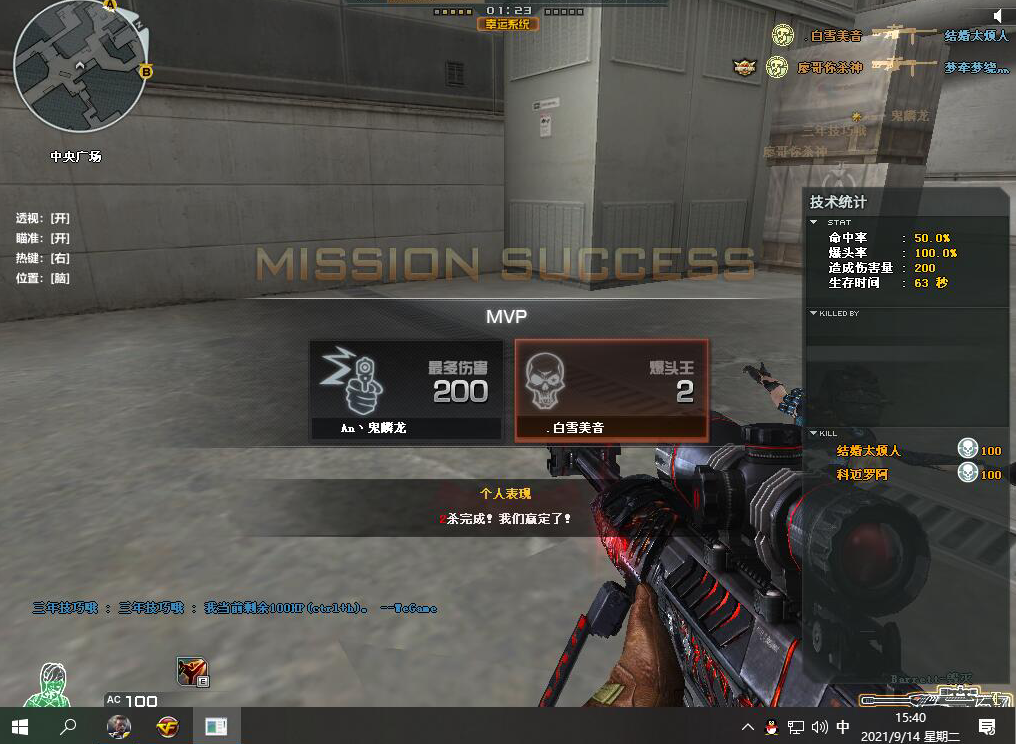
Task: Toggle the 瞄准 cheat option
Action: tap(43, 238)
